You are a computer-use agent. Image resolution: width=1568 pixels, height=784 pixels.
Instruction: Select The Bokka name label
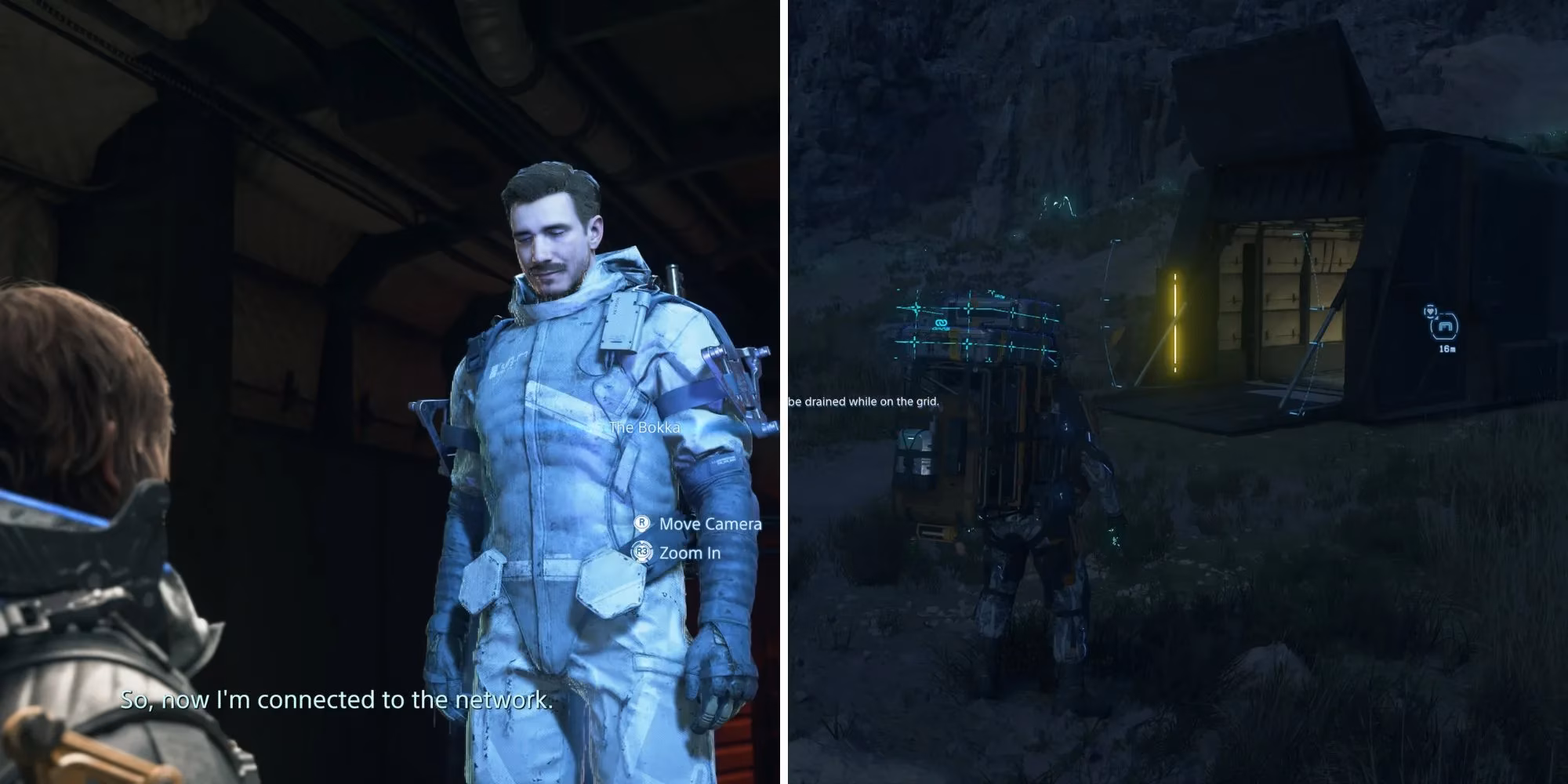pyautogui.click(x=644, y=428)
